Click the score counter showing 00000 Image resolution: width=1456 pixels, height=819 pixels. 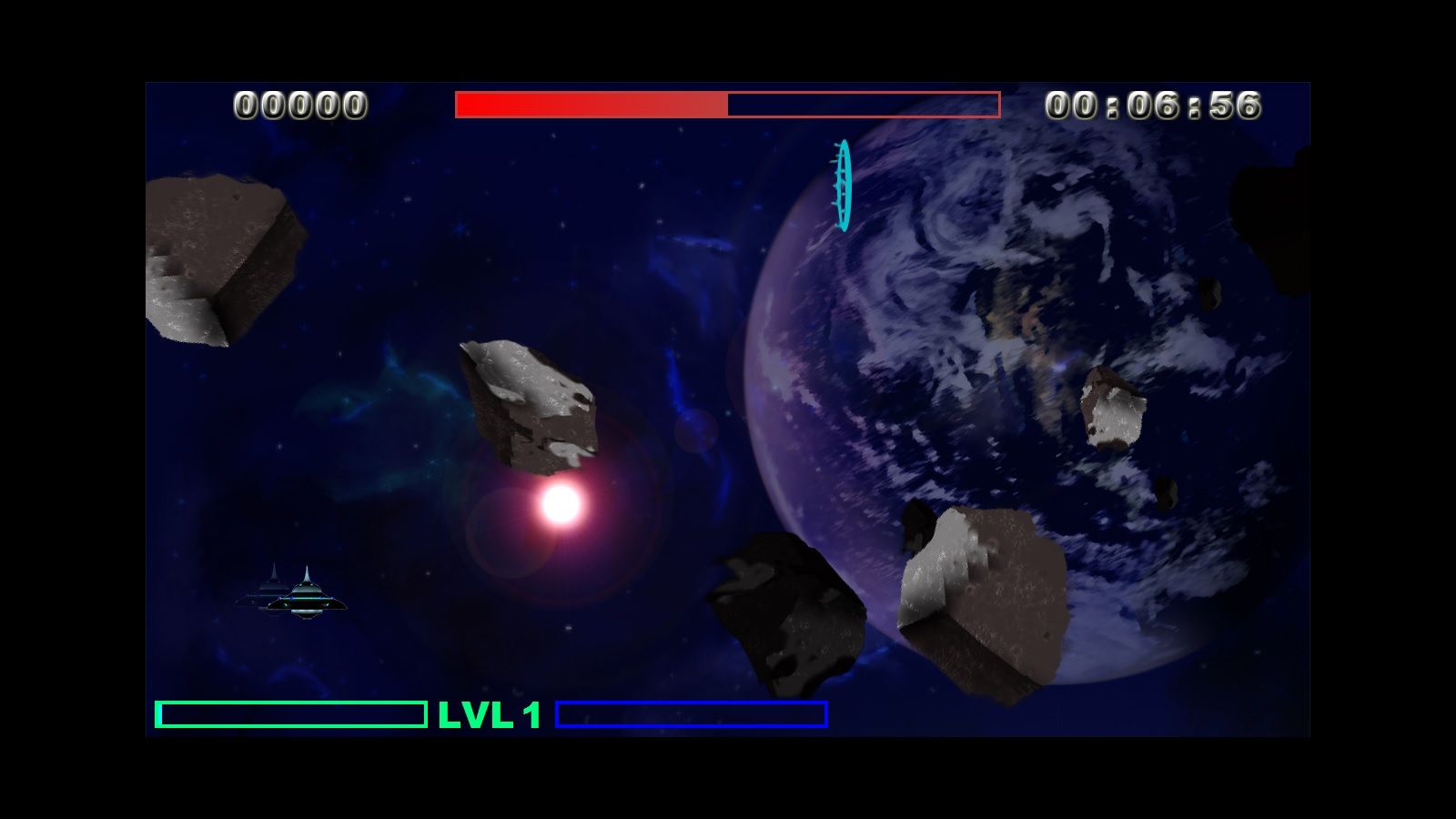300,105
